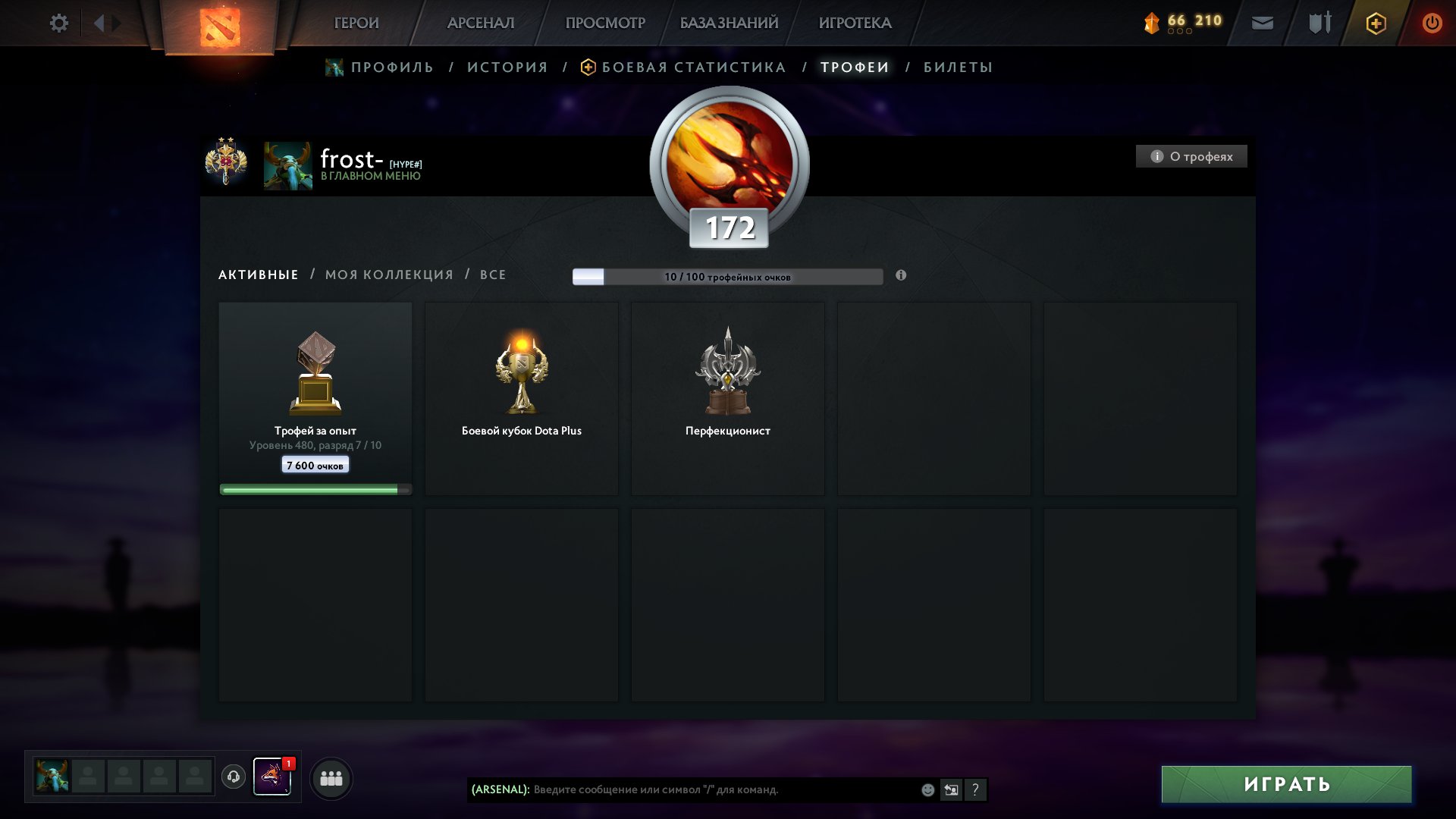Show ВСЕ trophies

pyautogui.click(x=493, y=275)
